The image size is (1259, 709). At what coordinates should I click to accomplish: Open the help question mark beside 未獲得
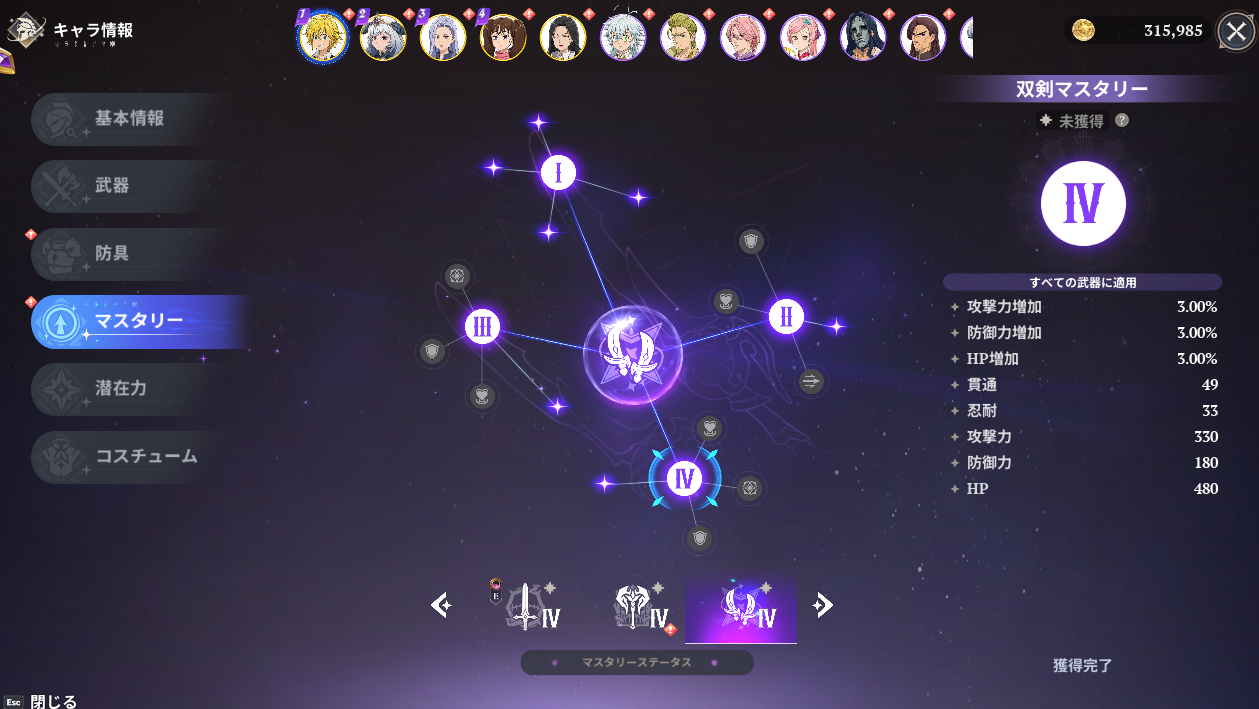pos(1122,120)
